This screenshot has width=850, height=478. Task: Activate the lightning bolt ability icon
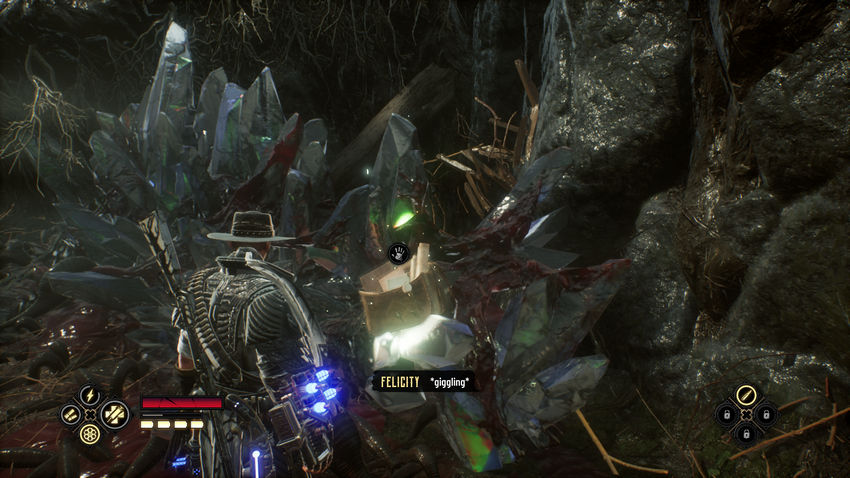[x=89, y=394]
